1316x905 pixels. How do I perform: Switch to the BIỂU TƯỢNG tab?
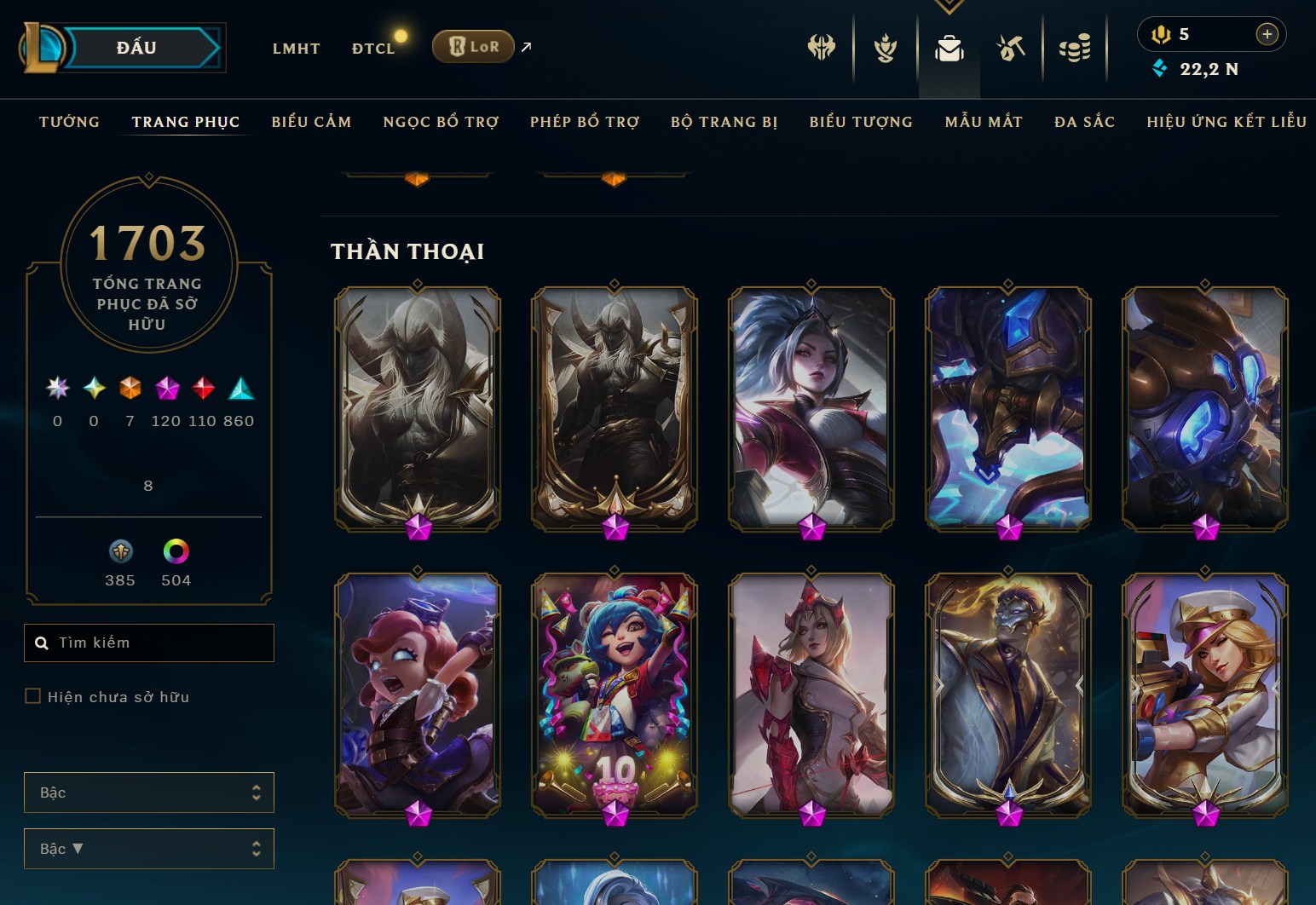pyautogui.click(x=861, y=122)
